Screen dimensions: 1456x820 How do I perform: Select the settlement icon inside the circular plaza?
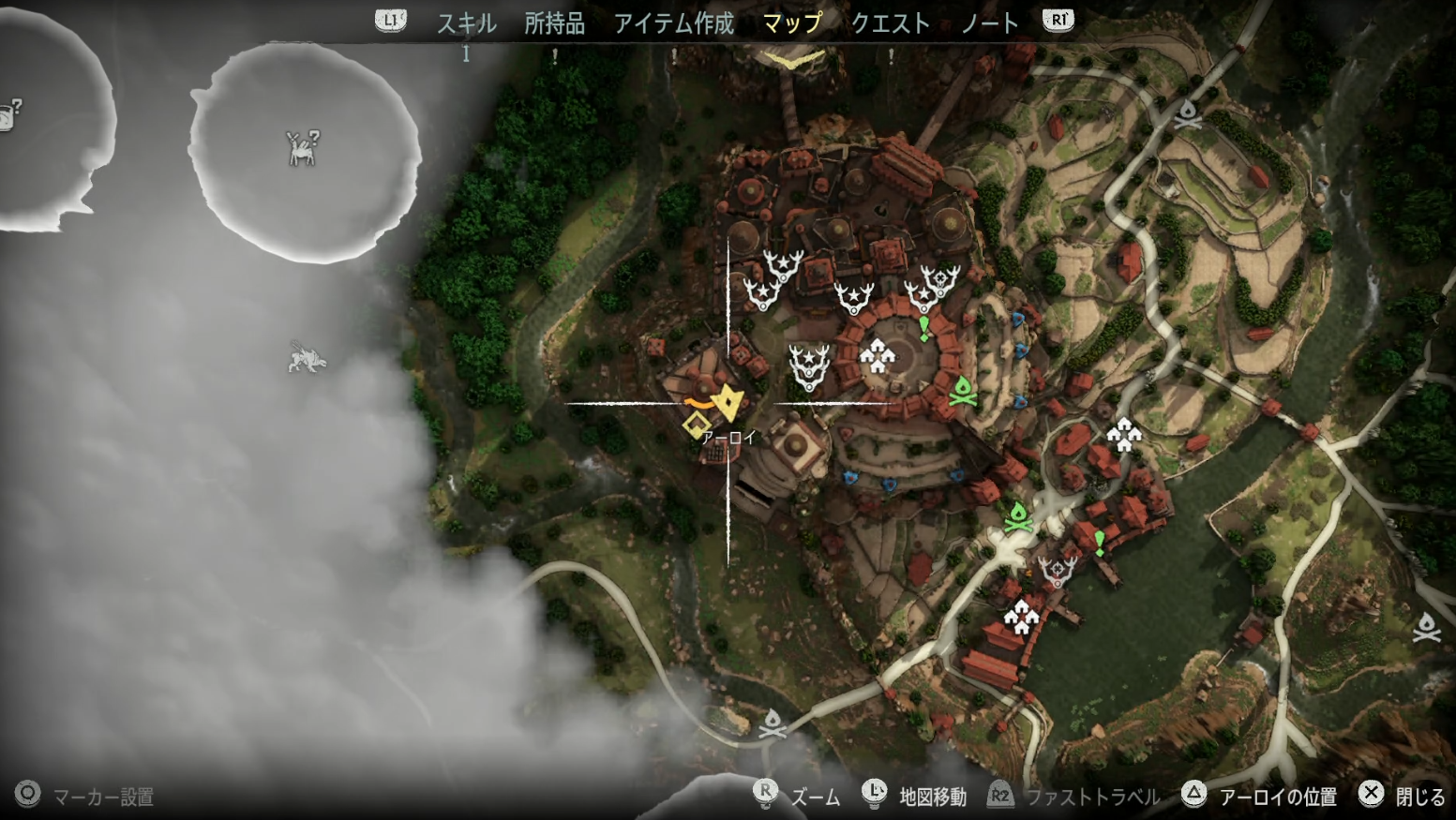[877, 356]
